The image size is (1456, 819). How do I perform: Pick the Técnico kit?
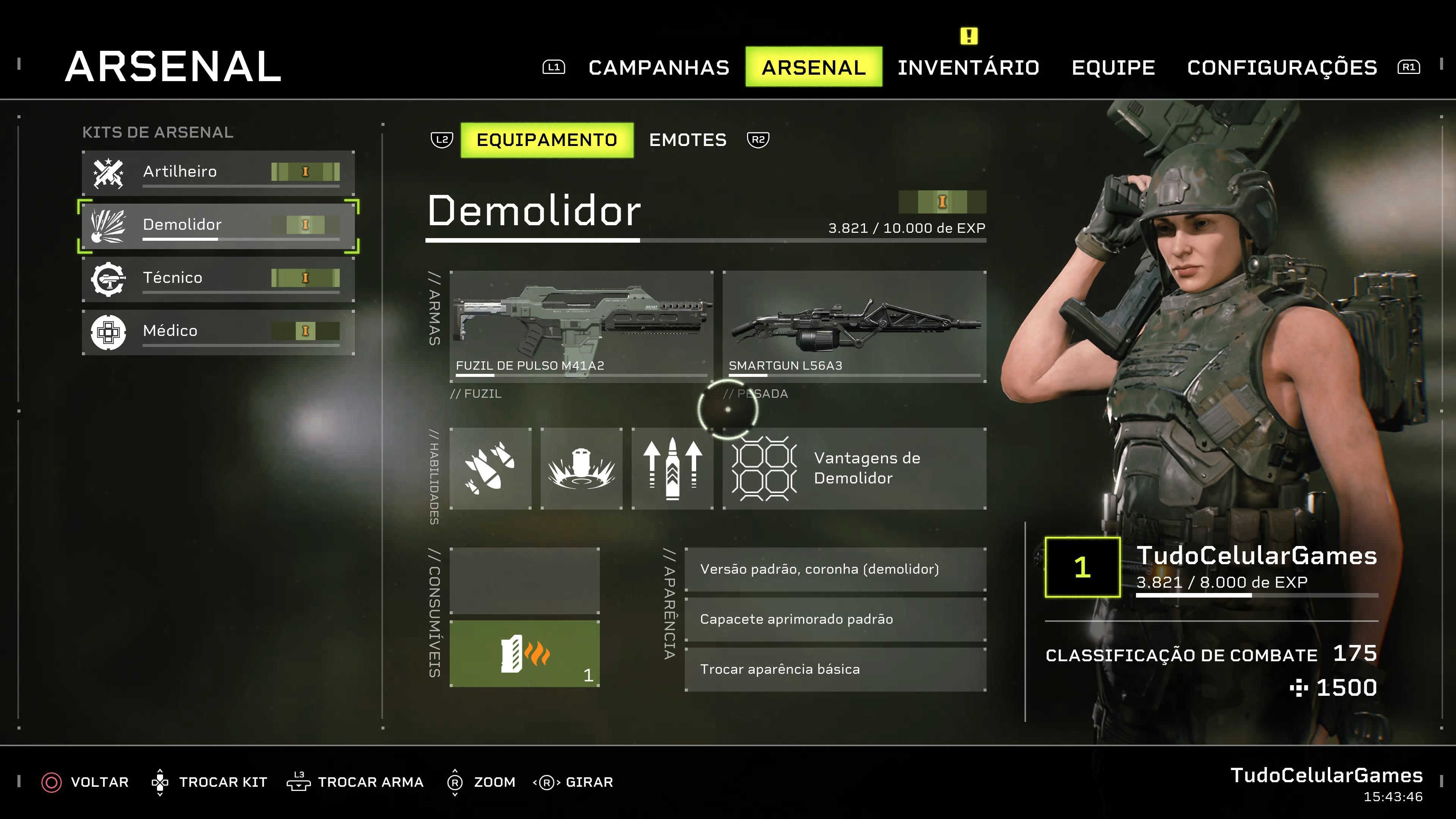[218, 278]
